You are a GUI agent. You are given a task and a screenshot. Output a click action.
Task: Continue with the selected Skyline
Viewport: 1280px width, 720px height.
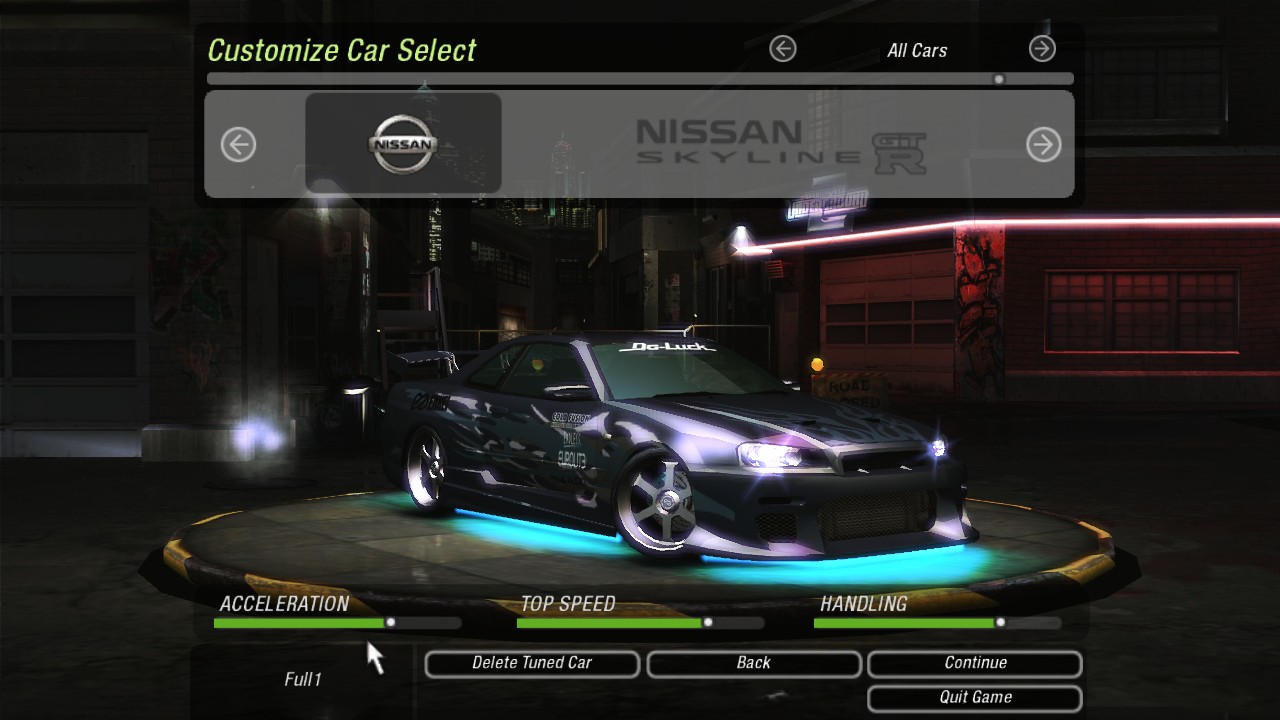tap(975, 663)
